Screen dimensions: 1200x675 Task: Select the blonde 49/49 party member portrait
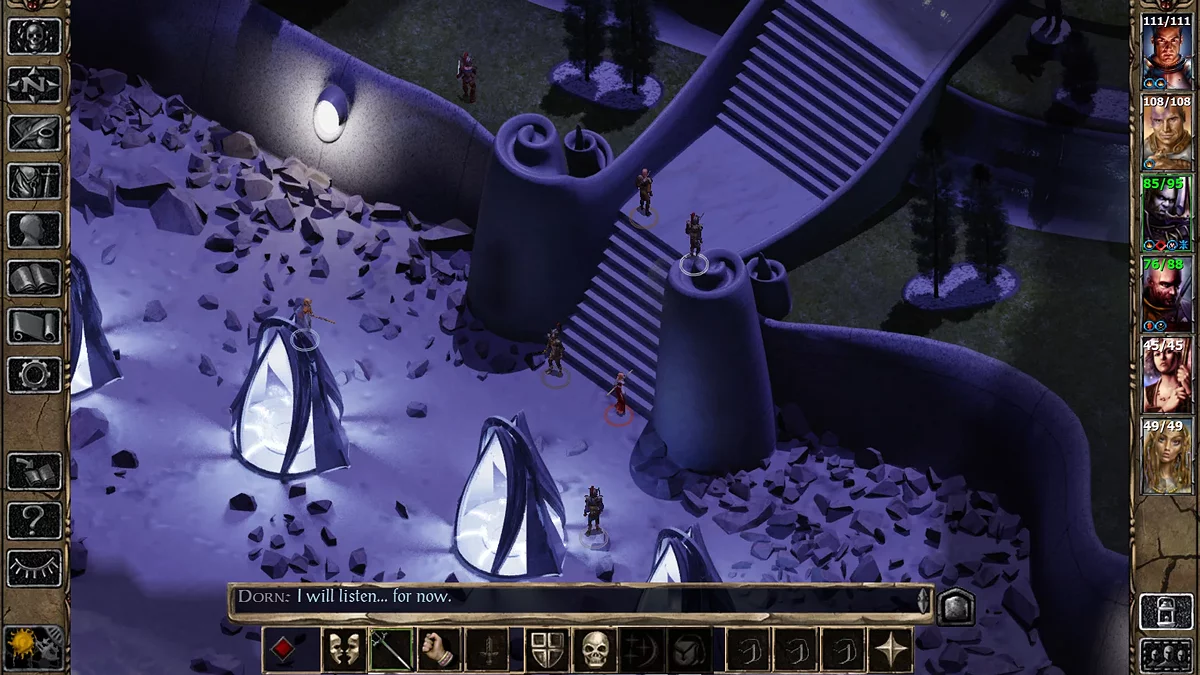(x=1166, y=456)
